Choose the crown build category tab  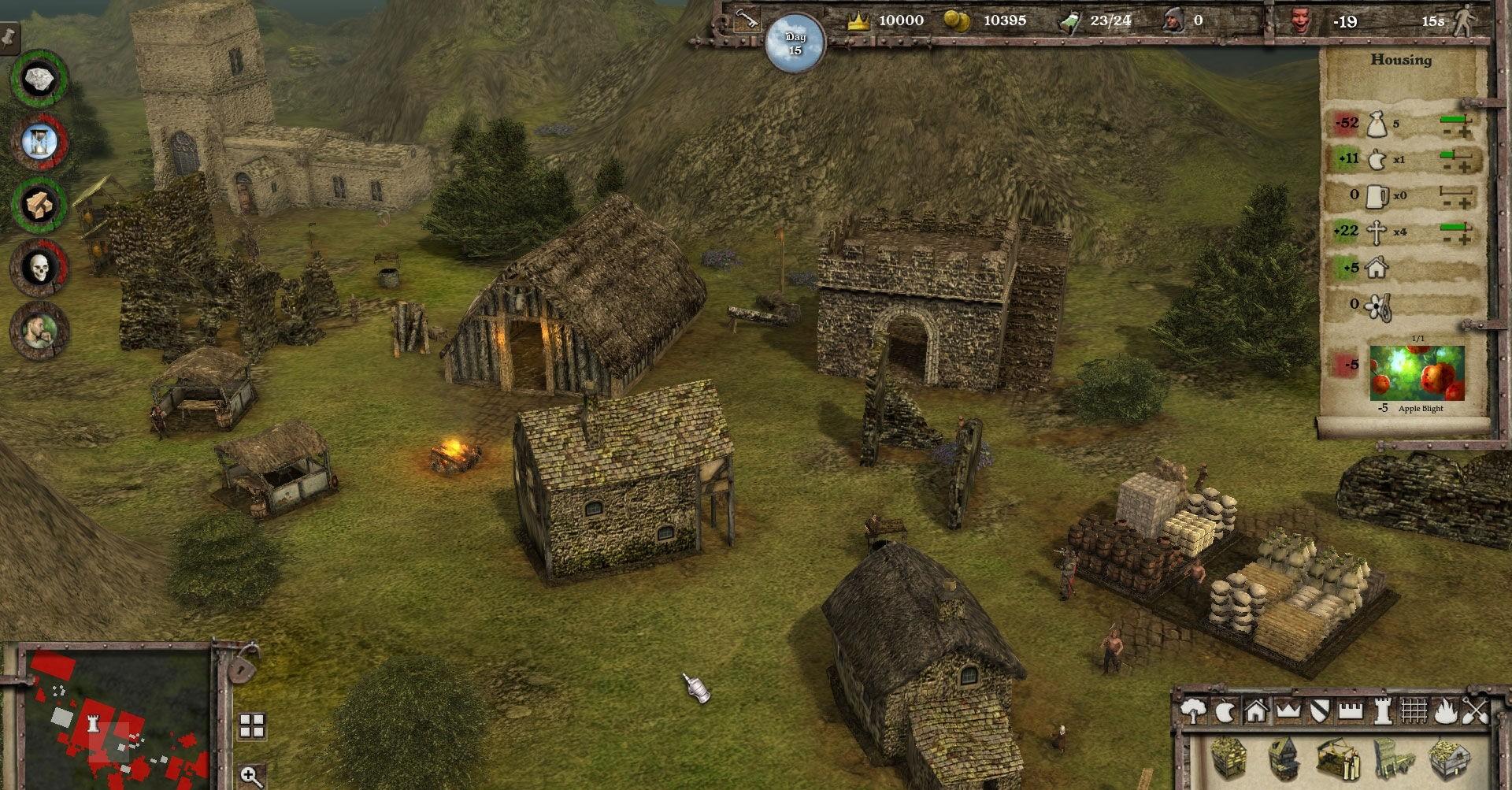click(x=1288, y=712)
